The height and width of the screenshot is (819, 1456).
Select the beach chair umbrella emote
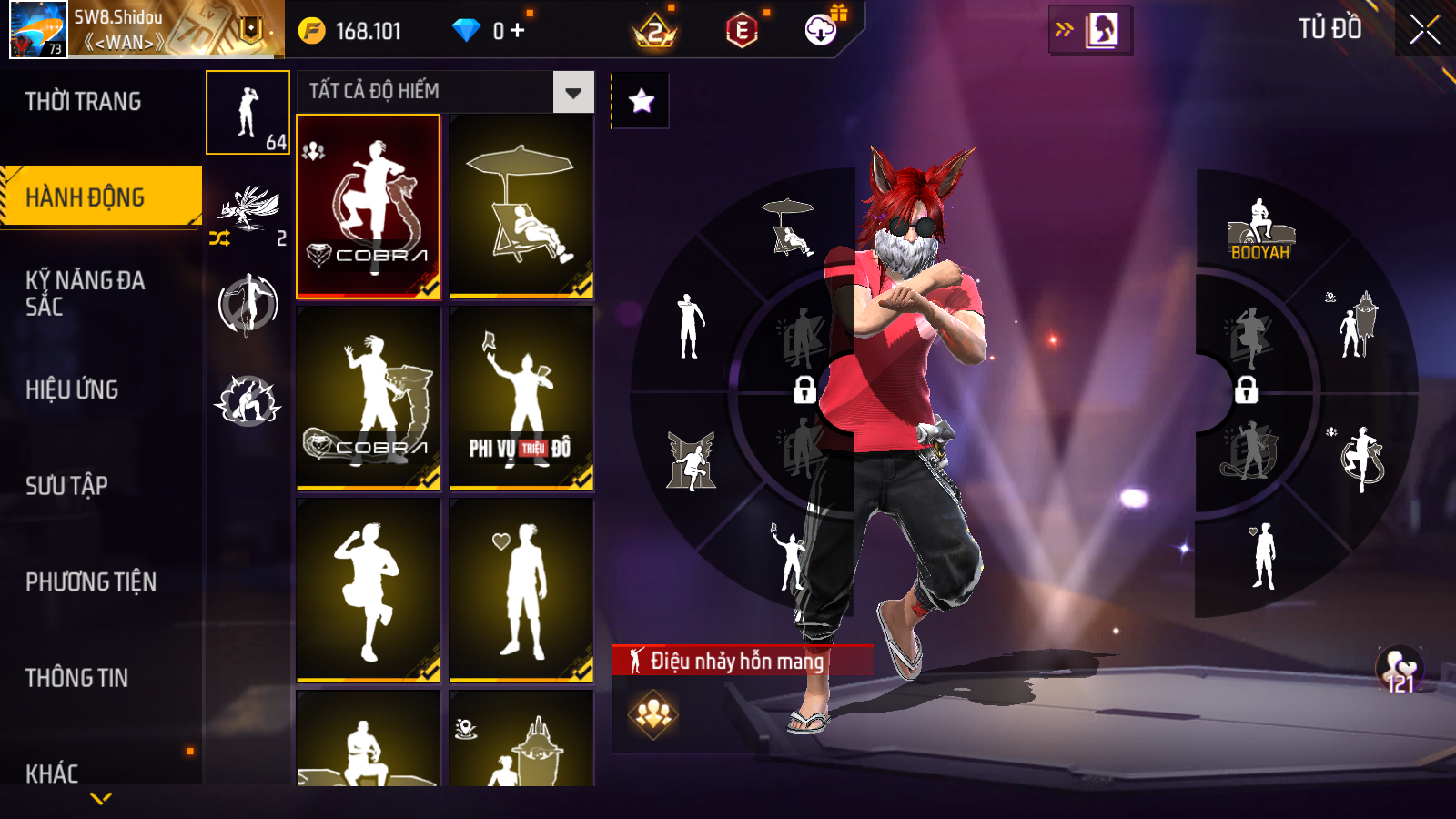click(521, 206)
